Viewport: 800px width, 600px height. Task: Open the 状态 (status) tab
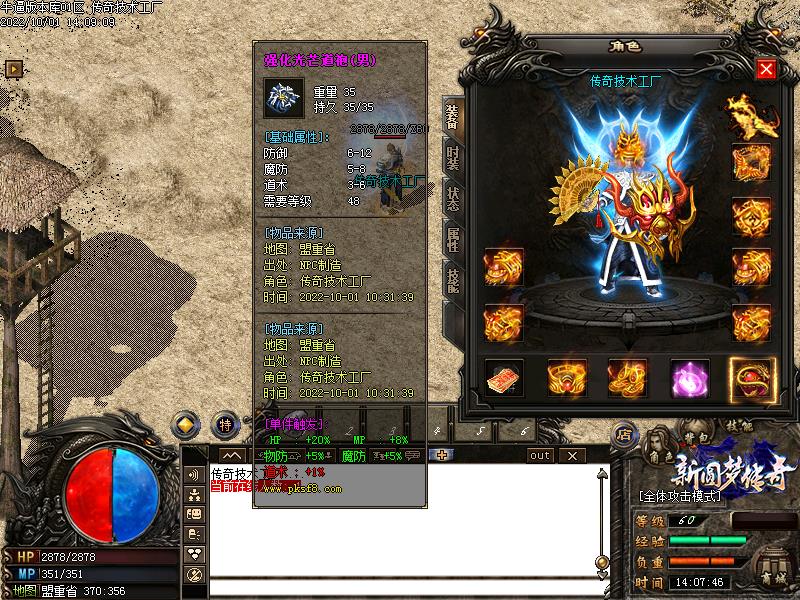click(x=452, y=197)
